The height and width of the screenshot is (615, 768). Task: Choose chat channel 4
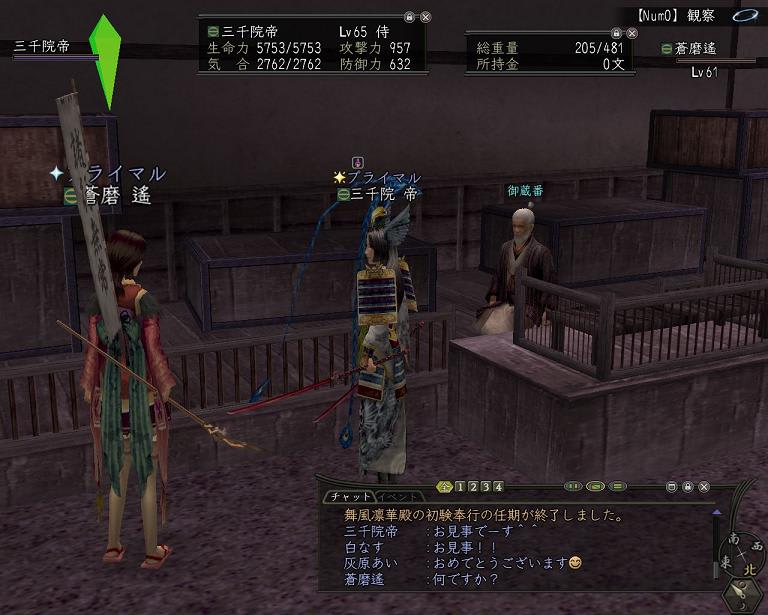pyautogui.click(x=498, y=487)
